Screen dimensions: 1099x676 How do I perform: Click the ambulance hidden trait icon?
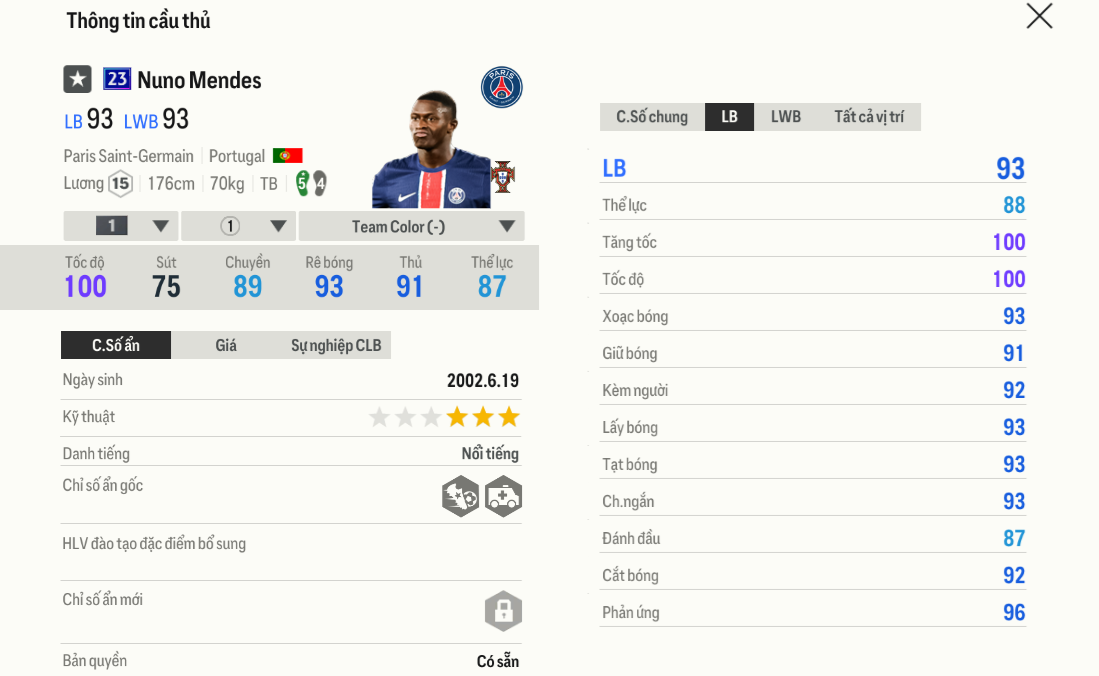click(x=503, y=496)
